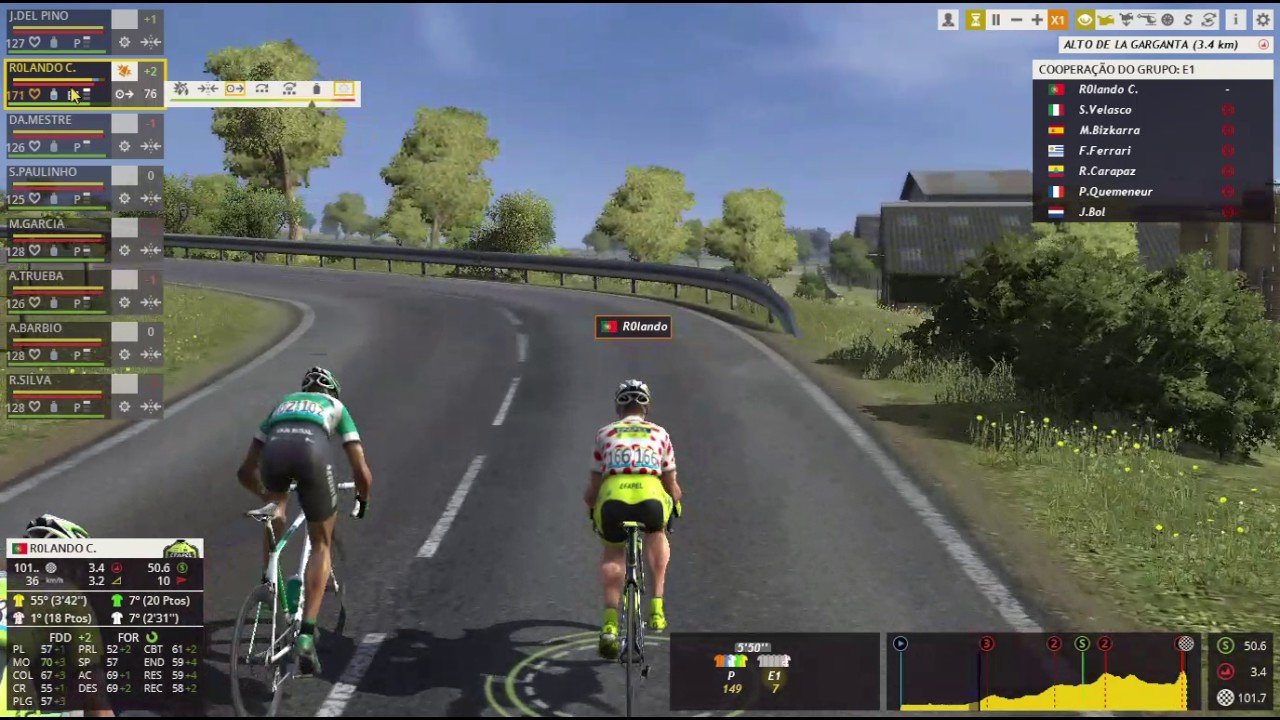Viewport: 1280px width, 720px height.
Task: Click the breakaway group E1 jersey icon
Action: [773, 661]
